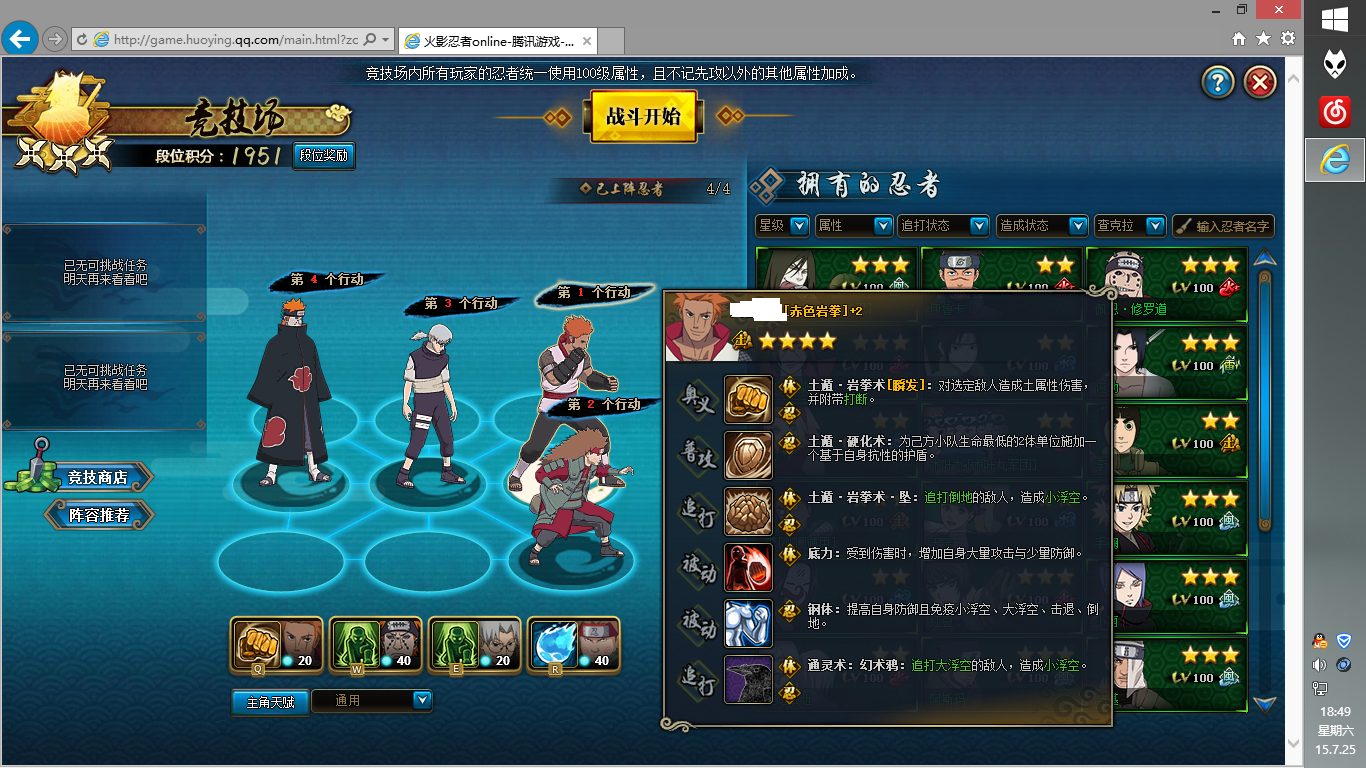Select the R blue flame skill slot
Viewport: 1366px width, 768px height.
[x=573, y=645]
